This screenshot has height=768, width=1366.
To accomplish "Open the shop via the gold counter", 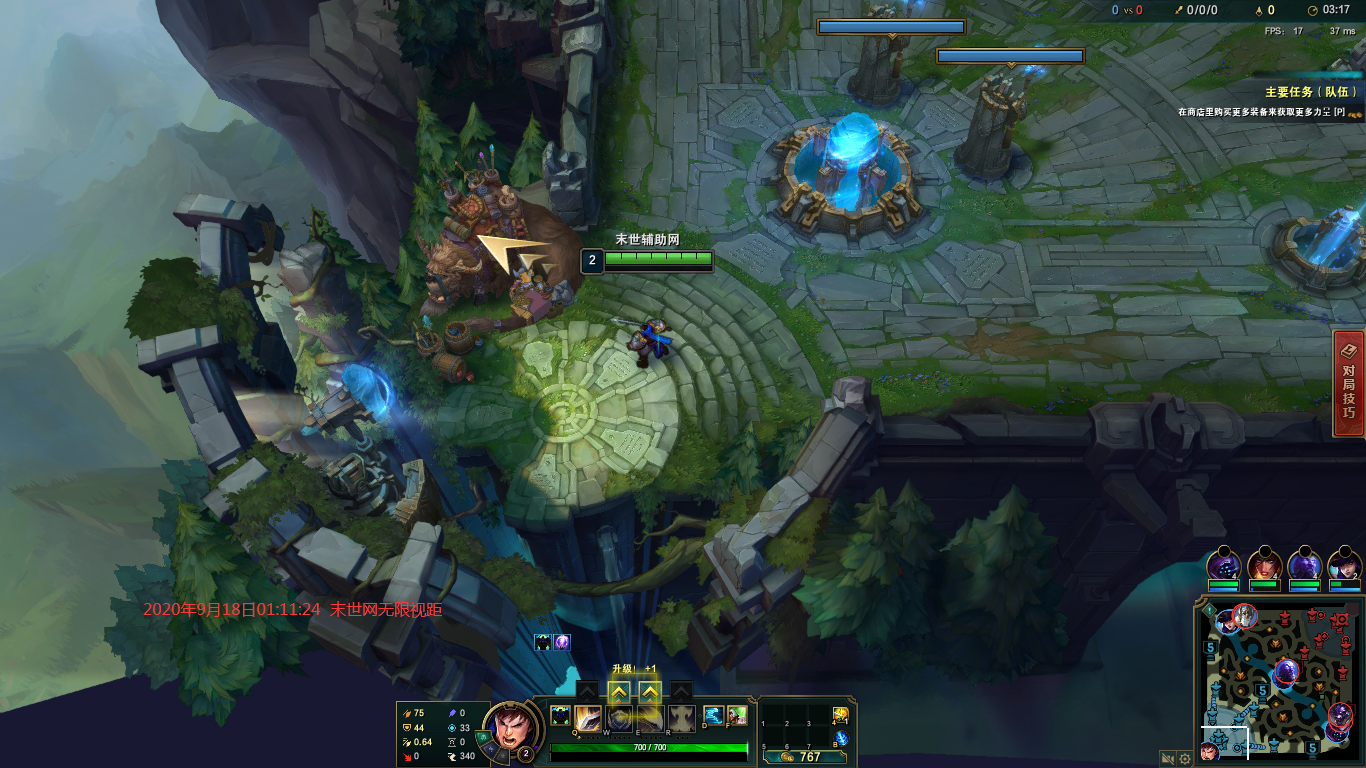I will tap(802, 757).
